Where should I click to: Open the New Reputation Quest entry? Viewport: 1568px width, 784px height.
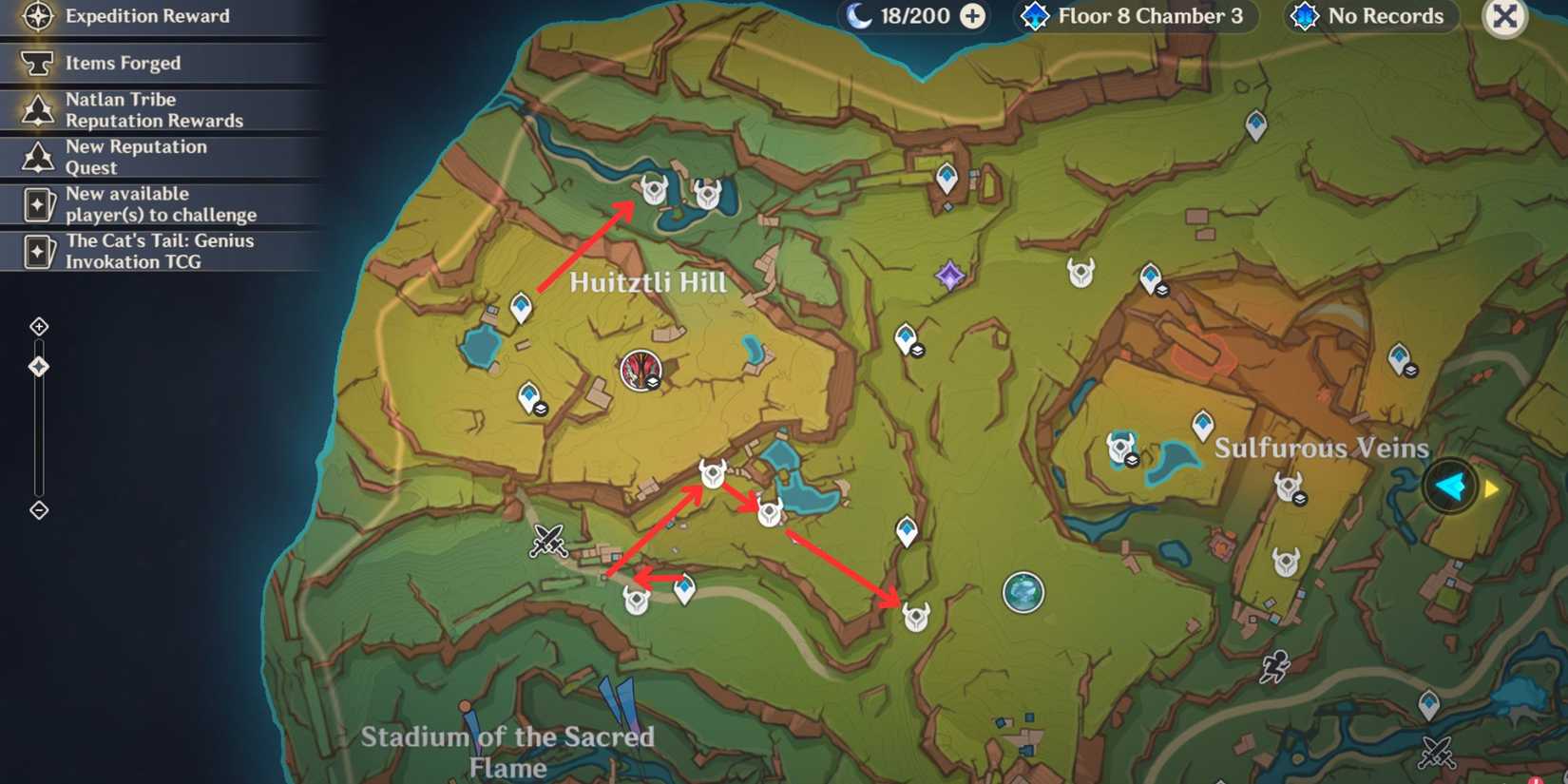pyautogui.click(x=136, y=157)
